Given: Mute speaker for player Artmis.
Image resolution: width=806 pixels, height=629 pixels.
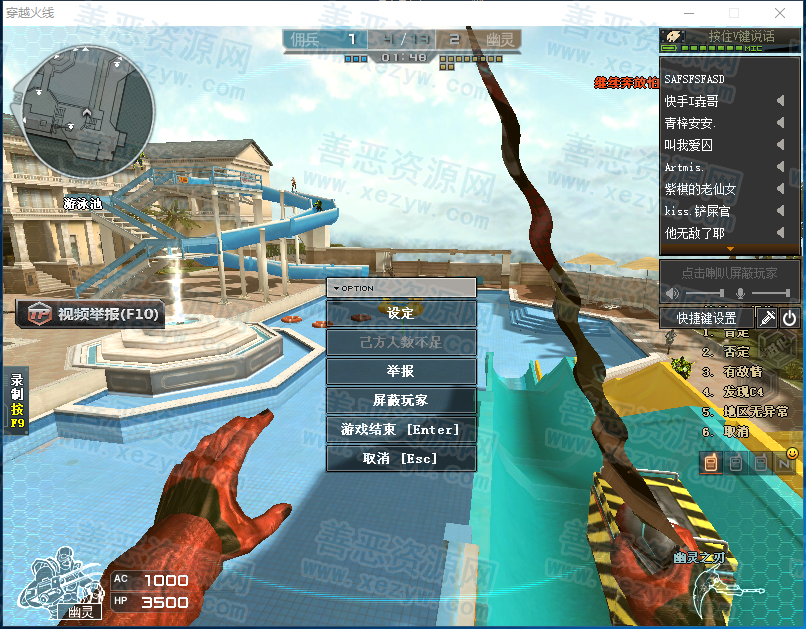Looking at the screenshot, I should coord(780,167).
